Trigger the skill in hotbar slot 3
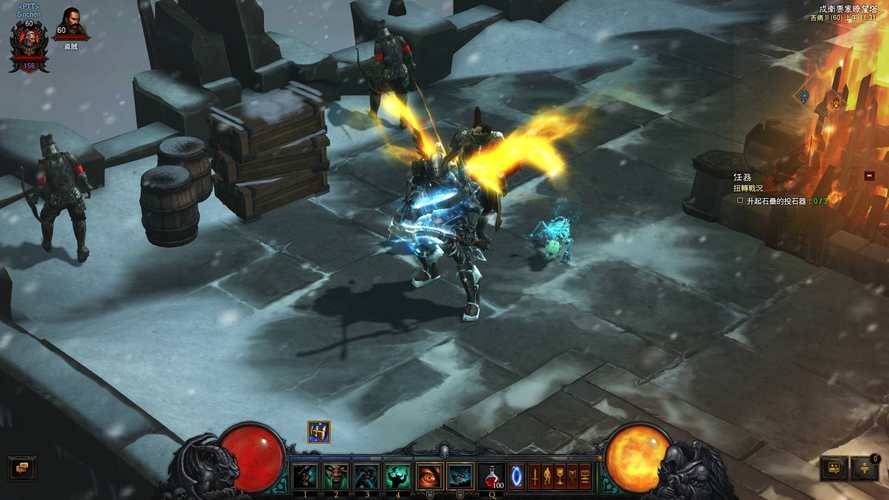 point(366,475)
